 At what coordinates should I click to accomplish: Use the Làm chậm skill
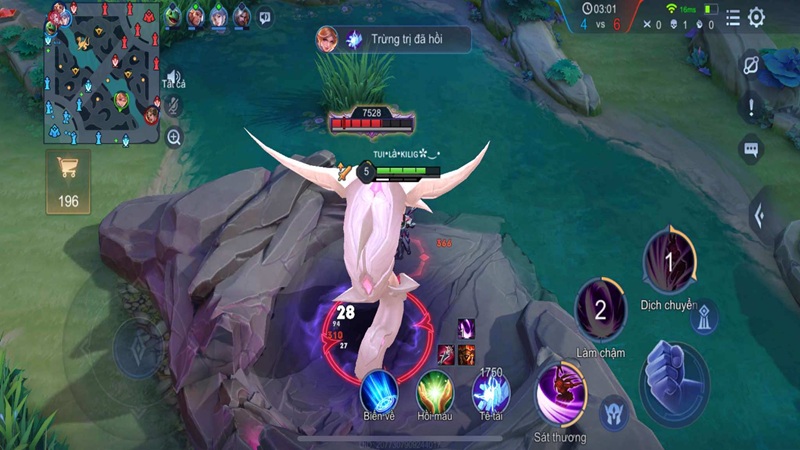click(600, 310)
